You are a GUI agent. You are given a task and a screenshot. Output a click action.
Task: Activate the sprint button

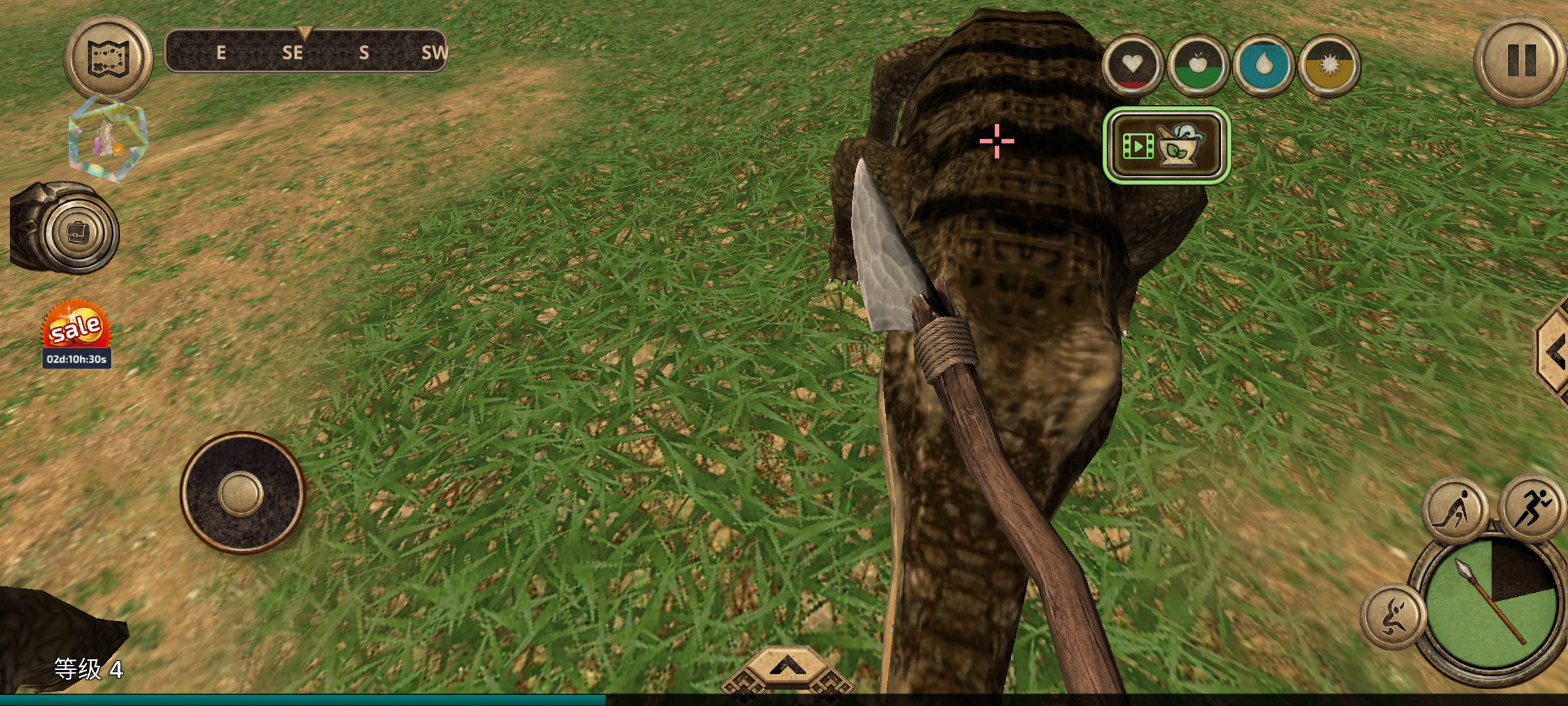click(1533, 508)
